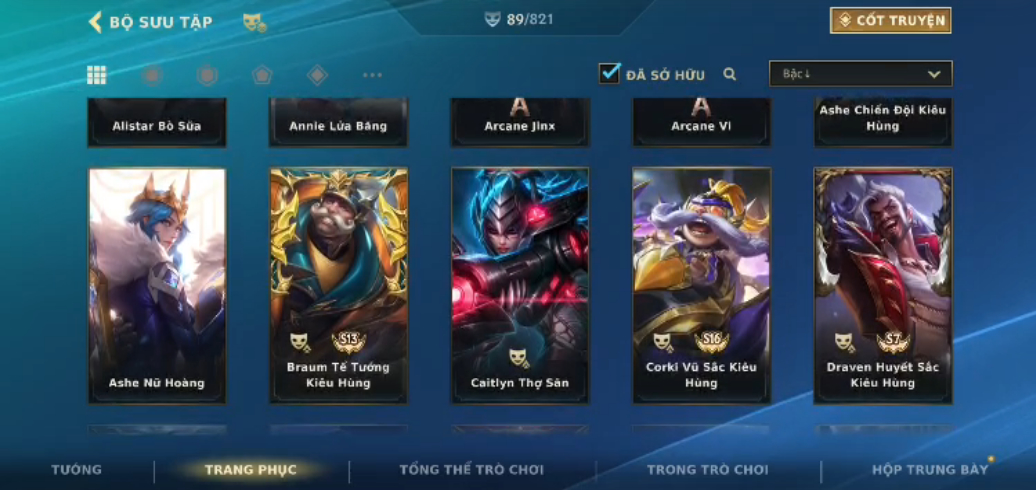1036x490 pixels.
Task: Select the Ashe Nữ Hoàng skin card
Action: click(157, 285)
